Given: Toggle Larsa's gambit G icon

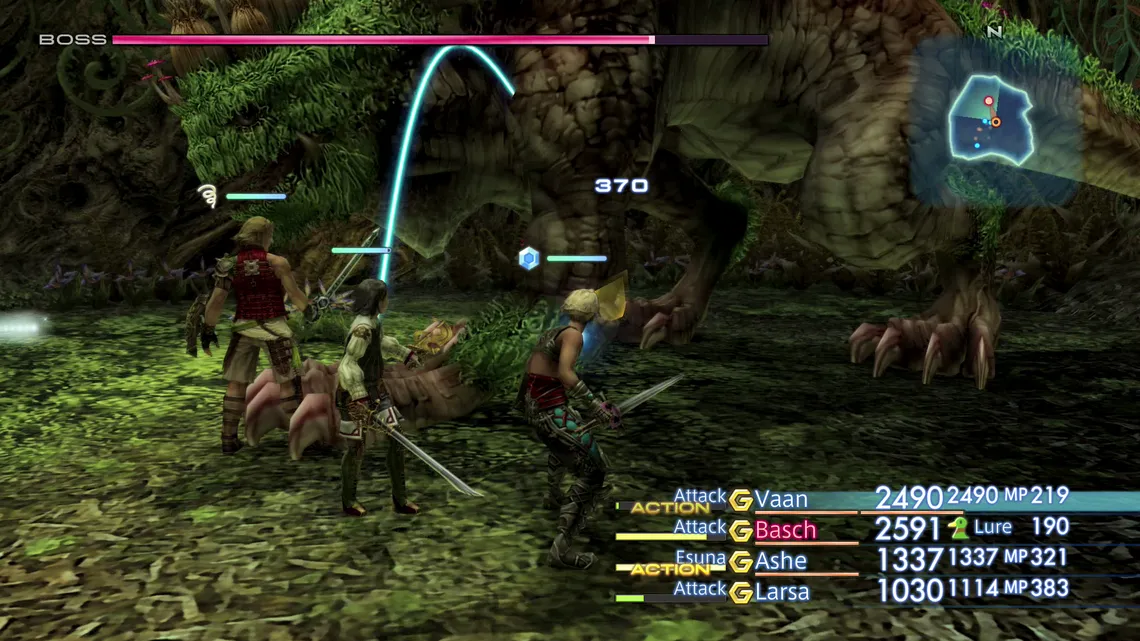Looking at the screenshot, I should 740,593.
